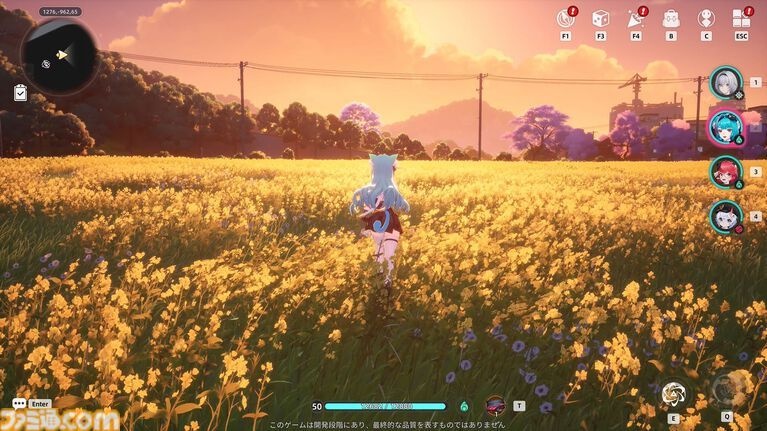767x431 pixels.
Task: Open the party popper events icon
Action: coord(635,19)
